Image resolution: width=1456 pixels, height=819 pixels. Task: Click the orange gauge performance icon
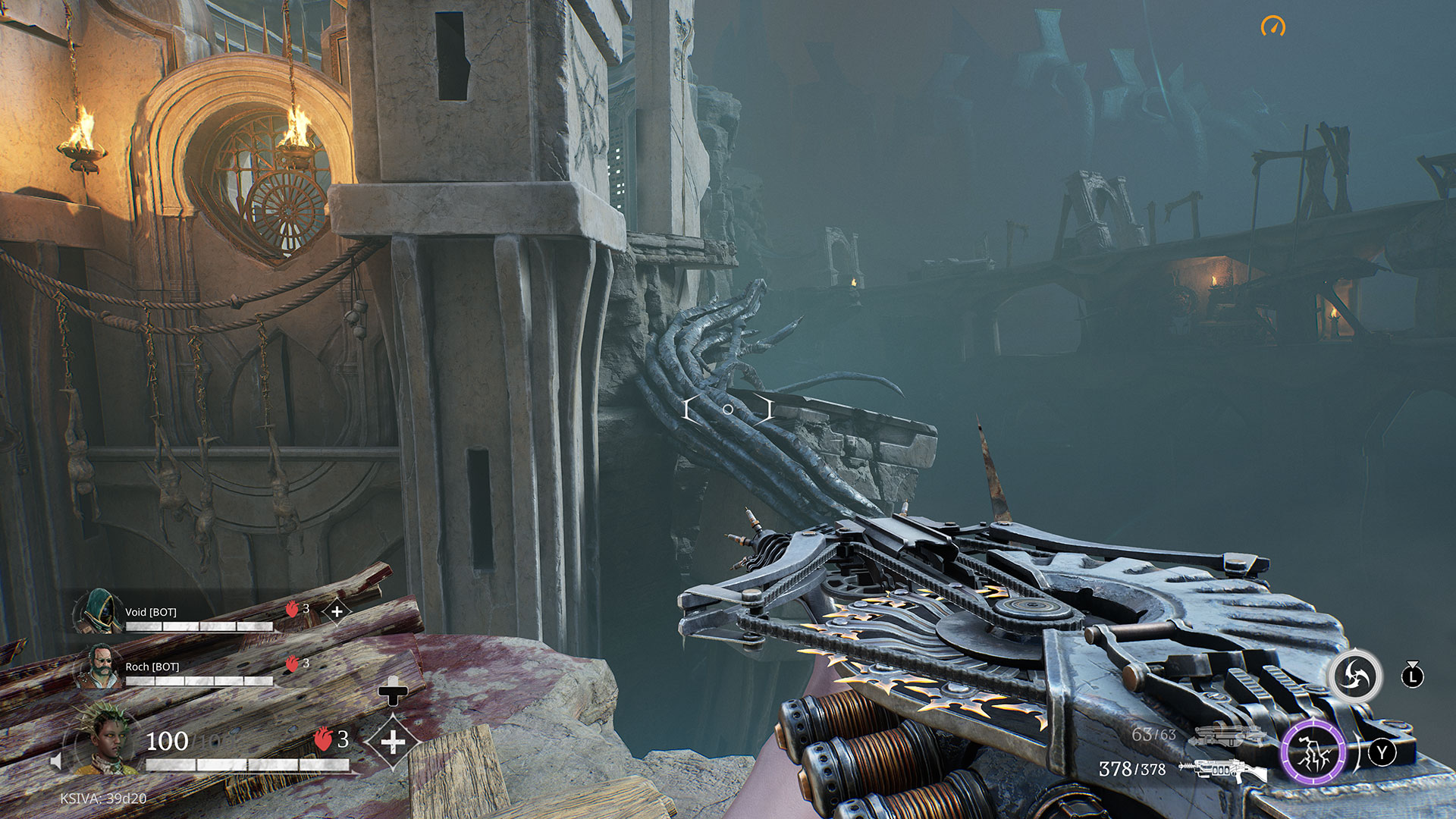click(1273, 27)
